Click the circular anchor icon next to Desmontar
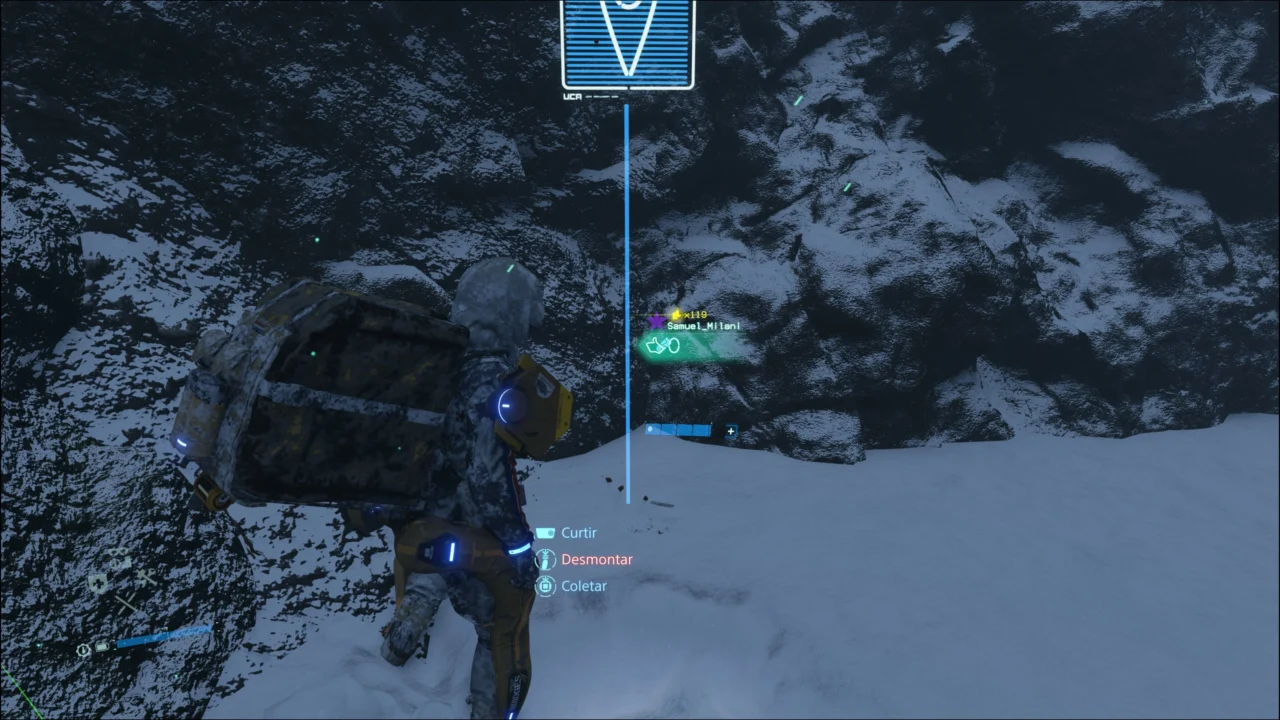1280x720 pixels. pos(545,559)
